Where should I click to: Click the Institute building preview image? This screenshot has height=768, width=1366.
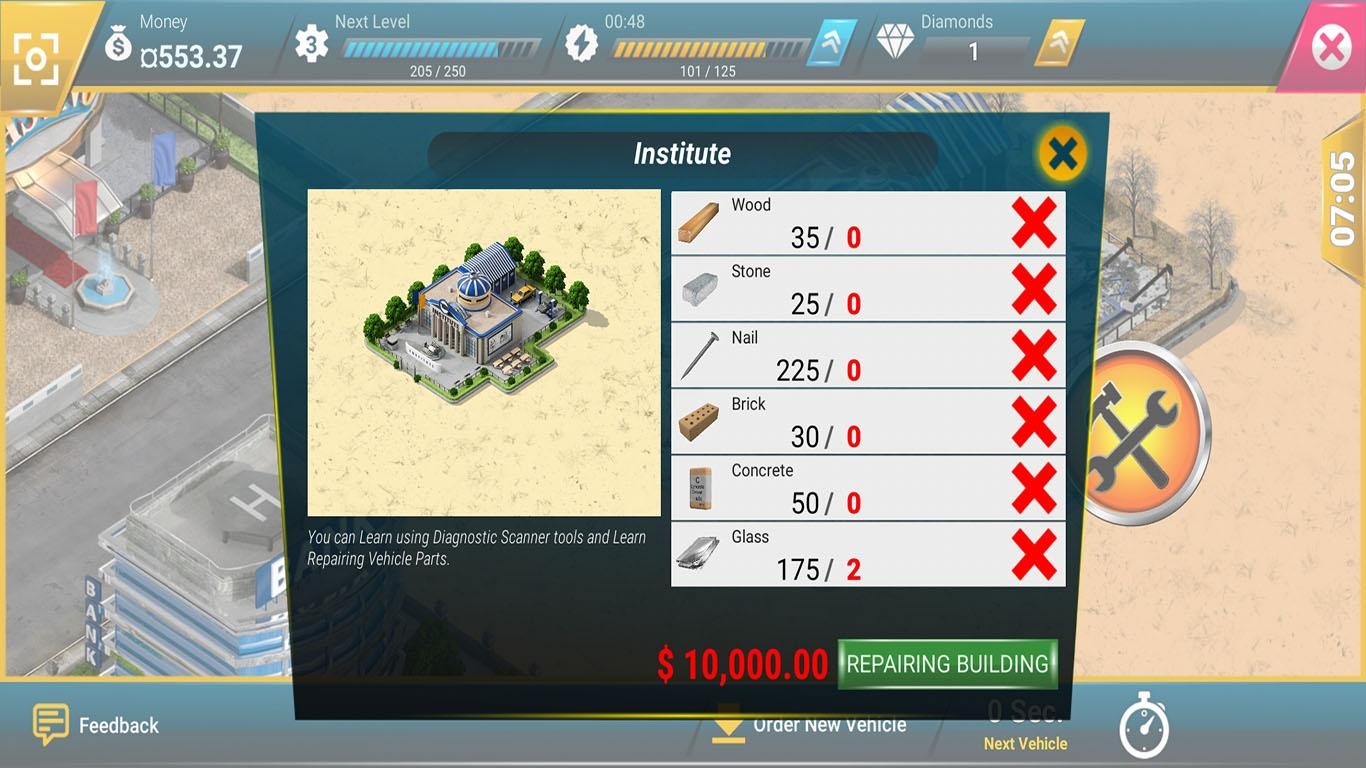pyautogui.click(x=484, y=352)
